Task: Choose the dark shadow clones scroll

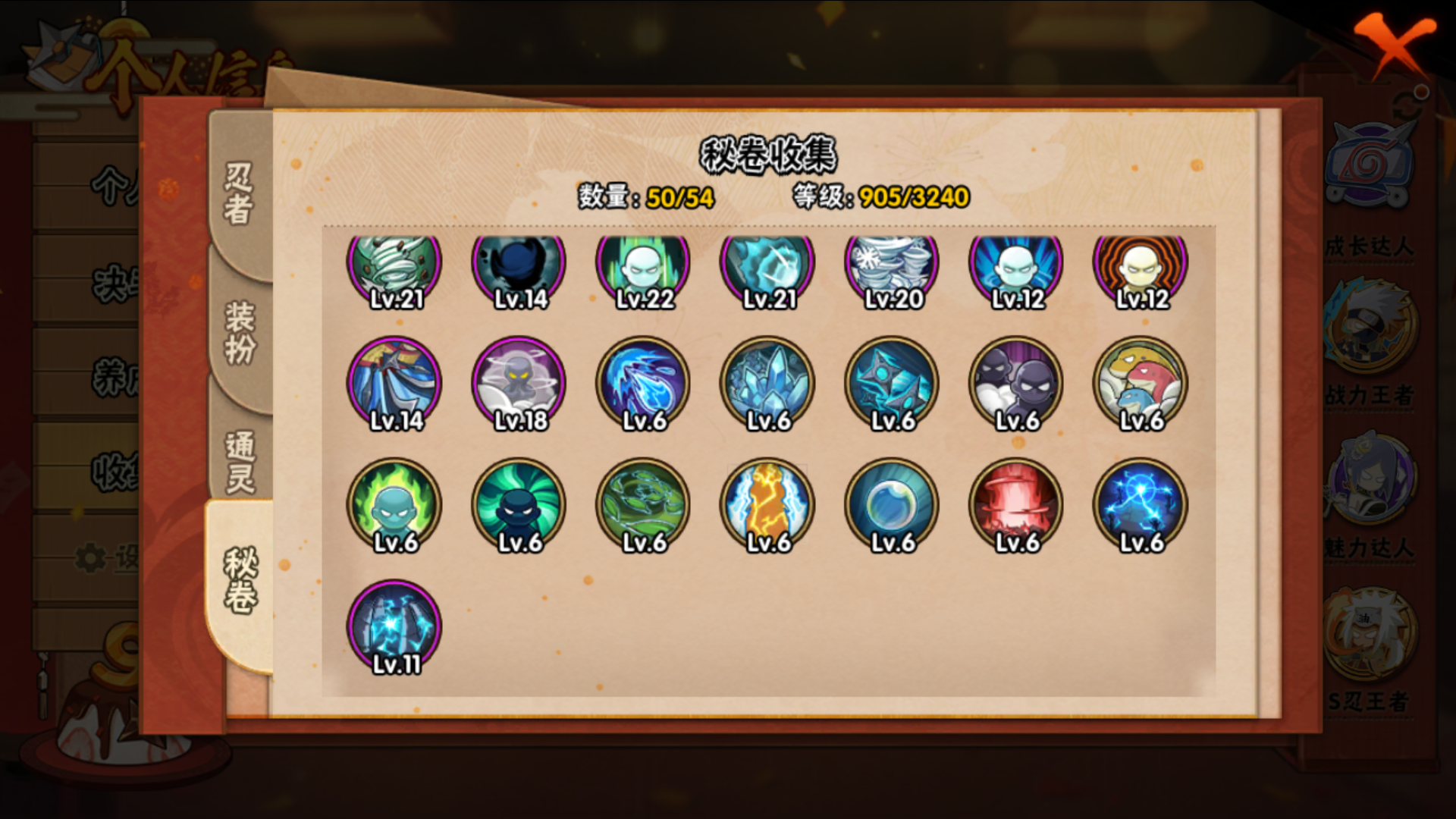Action: 1016,383
